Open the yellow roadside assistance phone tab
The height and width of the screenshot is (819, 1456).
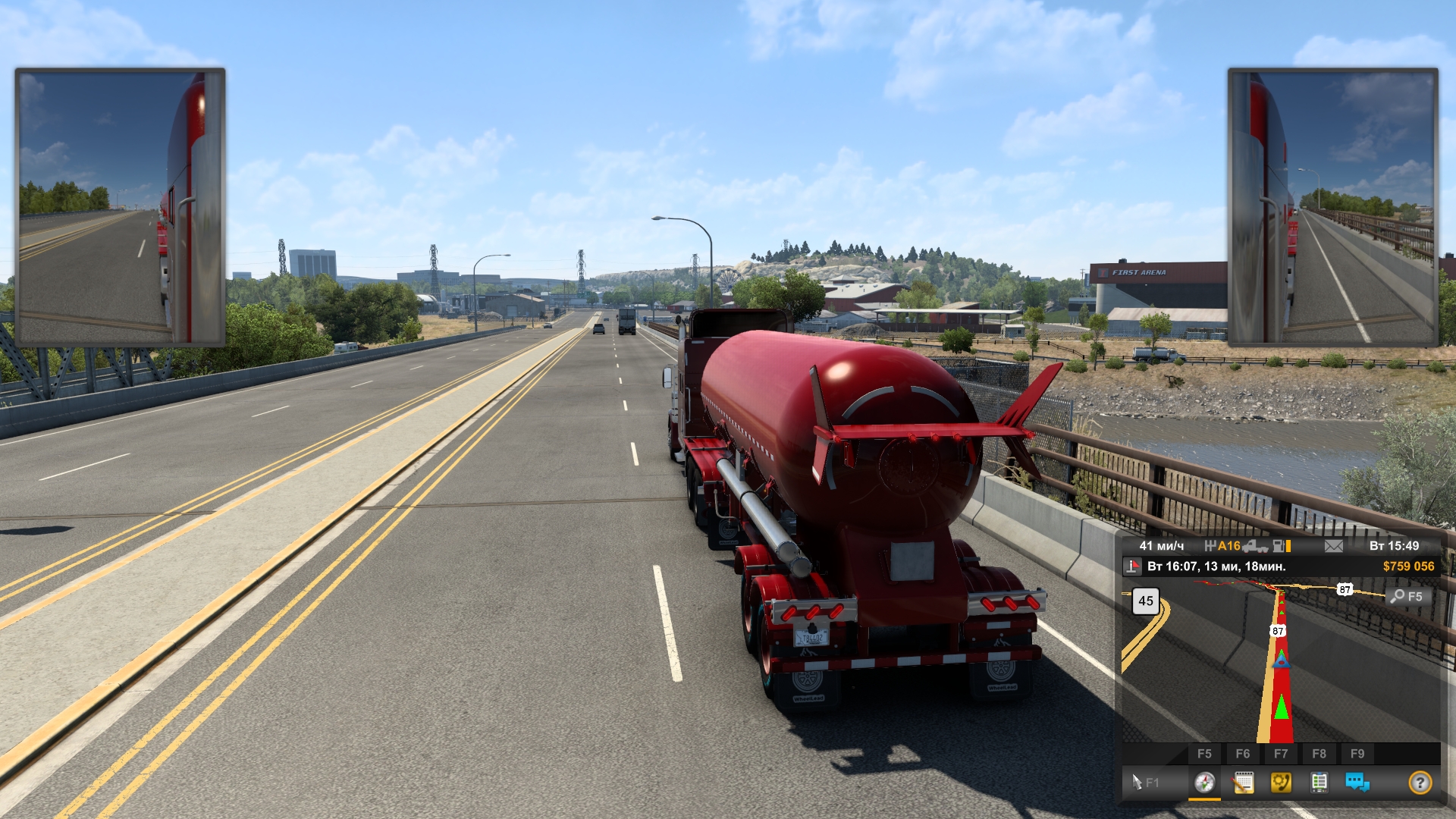(1281, 783)
